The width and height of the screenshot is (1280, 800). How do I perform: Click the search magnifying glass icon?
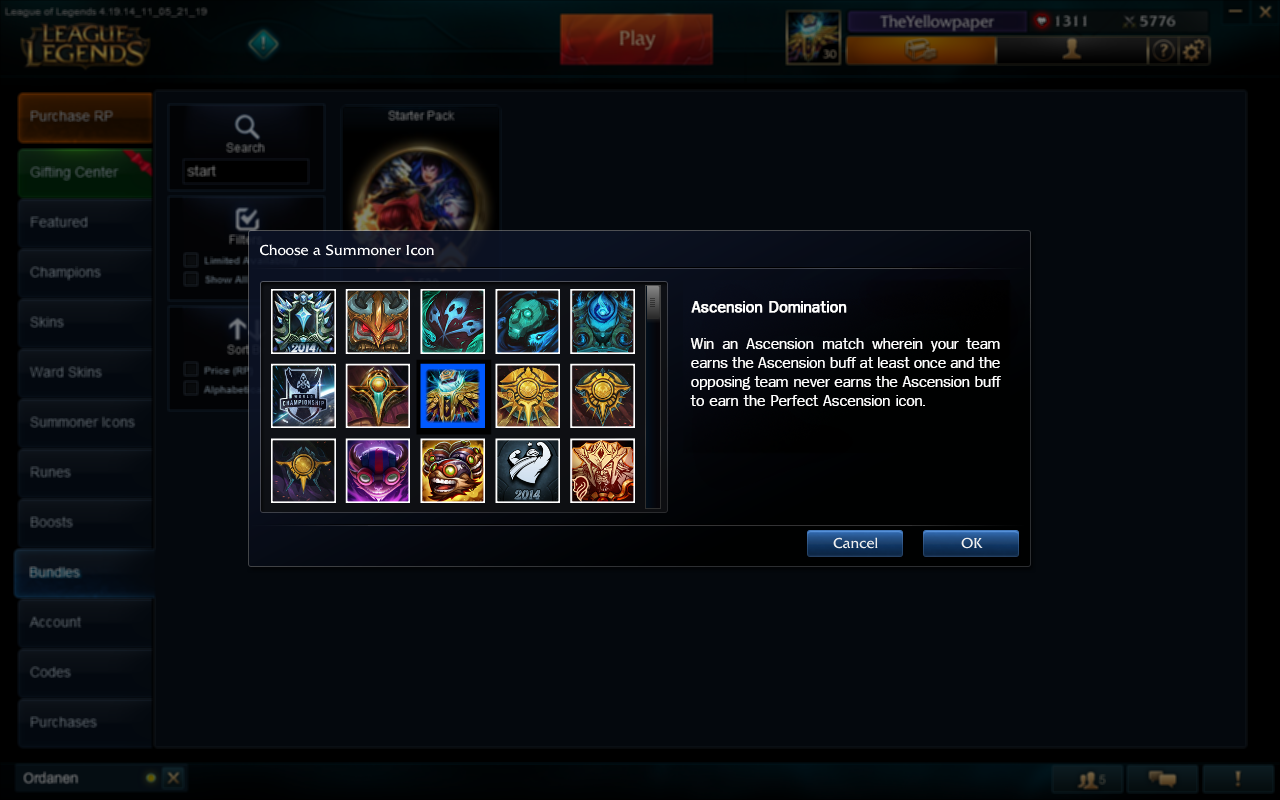pyautogui.click(x=246, y=128)
